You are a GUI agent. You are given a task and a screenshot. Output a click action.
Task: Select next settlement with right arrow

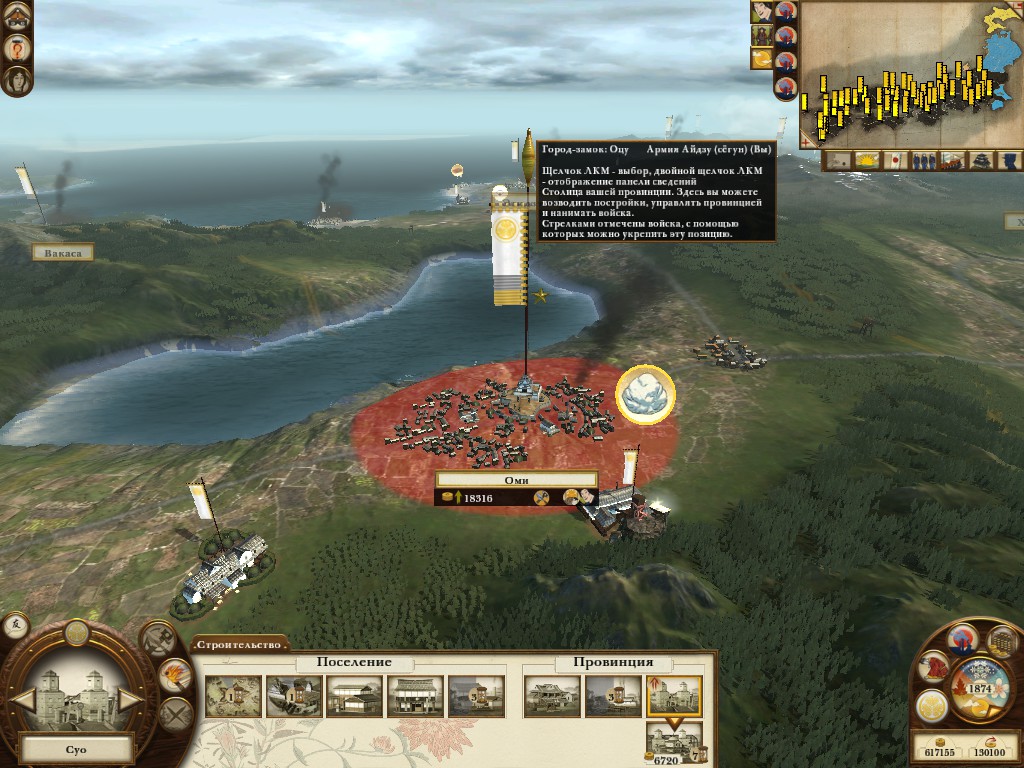130,699
